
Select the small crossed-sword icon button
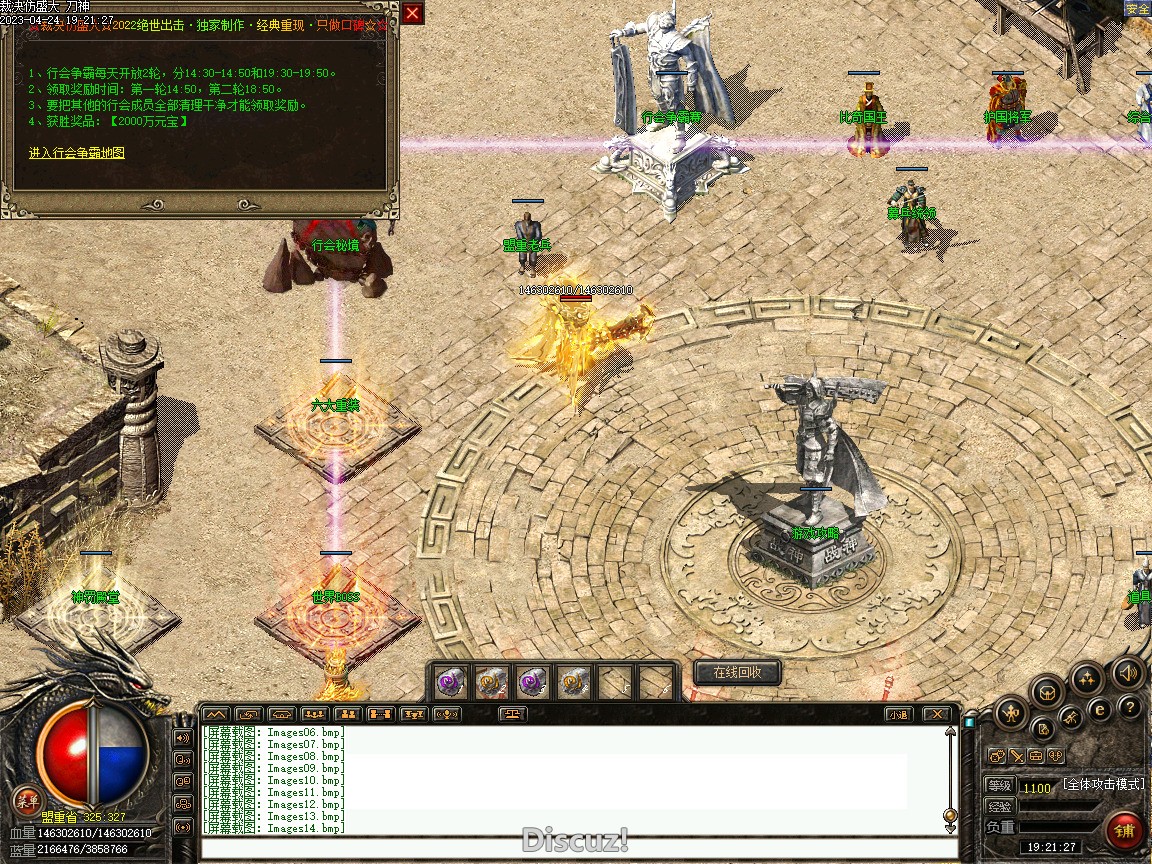(1015, 756)
